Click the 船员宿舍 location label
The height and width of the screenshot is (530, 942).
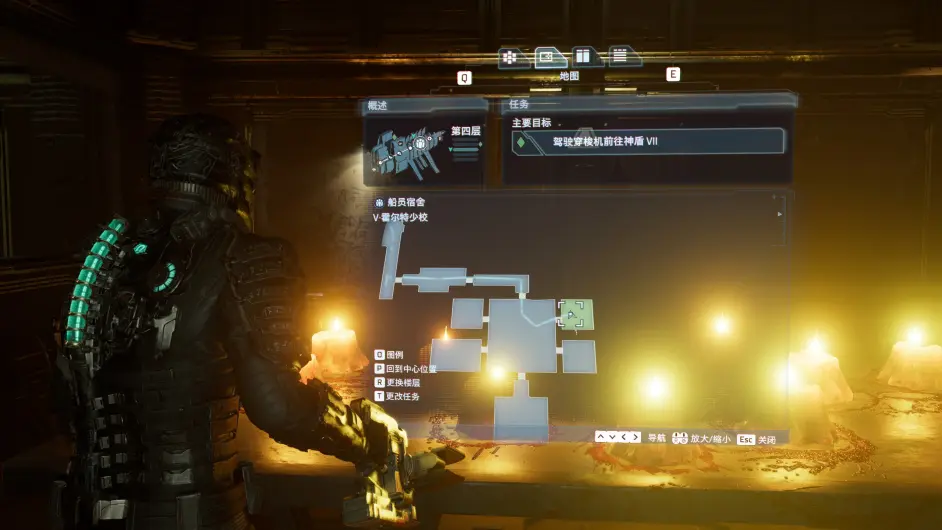pos(406,202)
